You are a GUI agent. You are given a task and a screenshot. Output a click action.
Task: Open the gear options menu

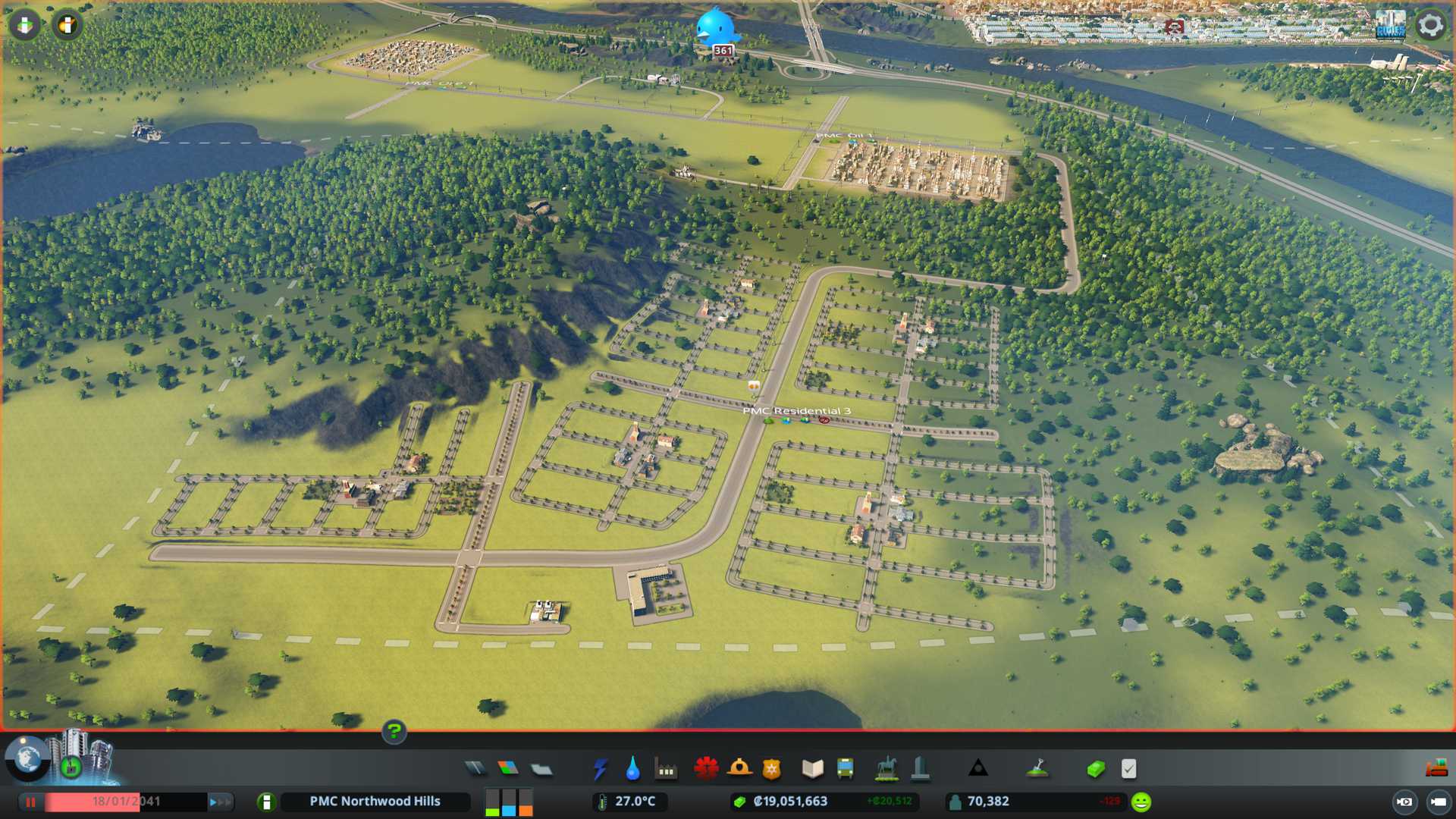[1430, 25]
